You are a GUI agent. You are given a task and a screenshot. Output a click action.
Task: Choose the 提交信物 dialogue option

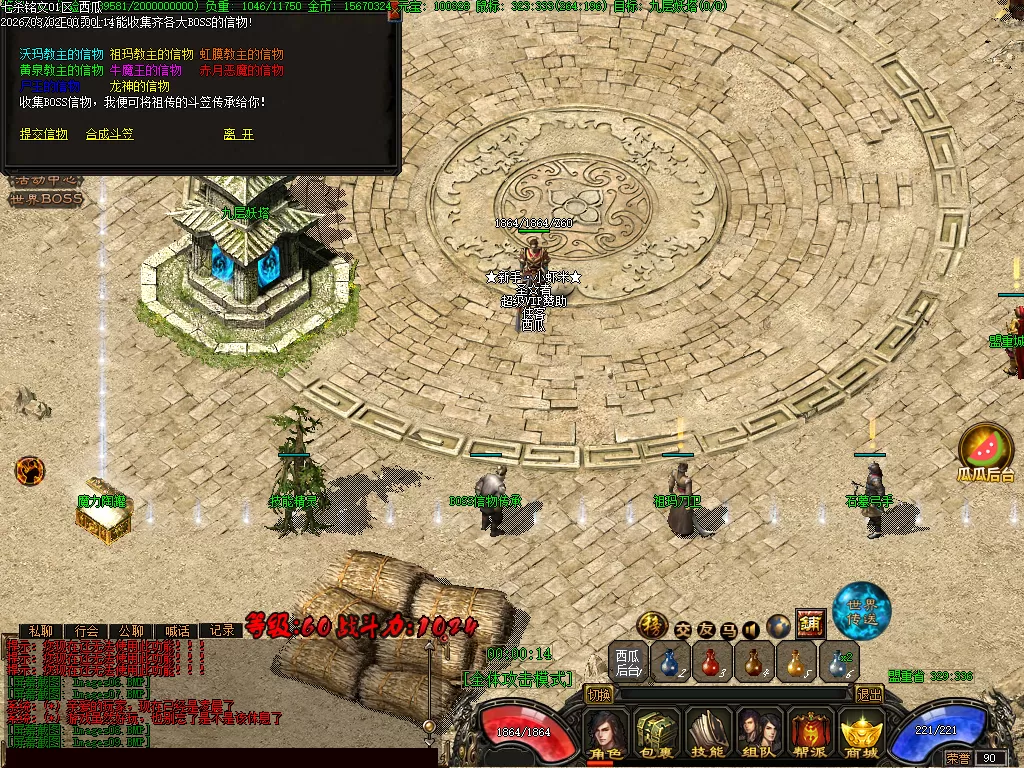point(44,134)
